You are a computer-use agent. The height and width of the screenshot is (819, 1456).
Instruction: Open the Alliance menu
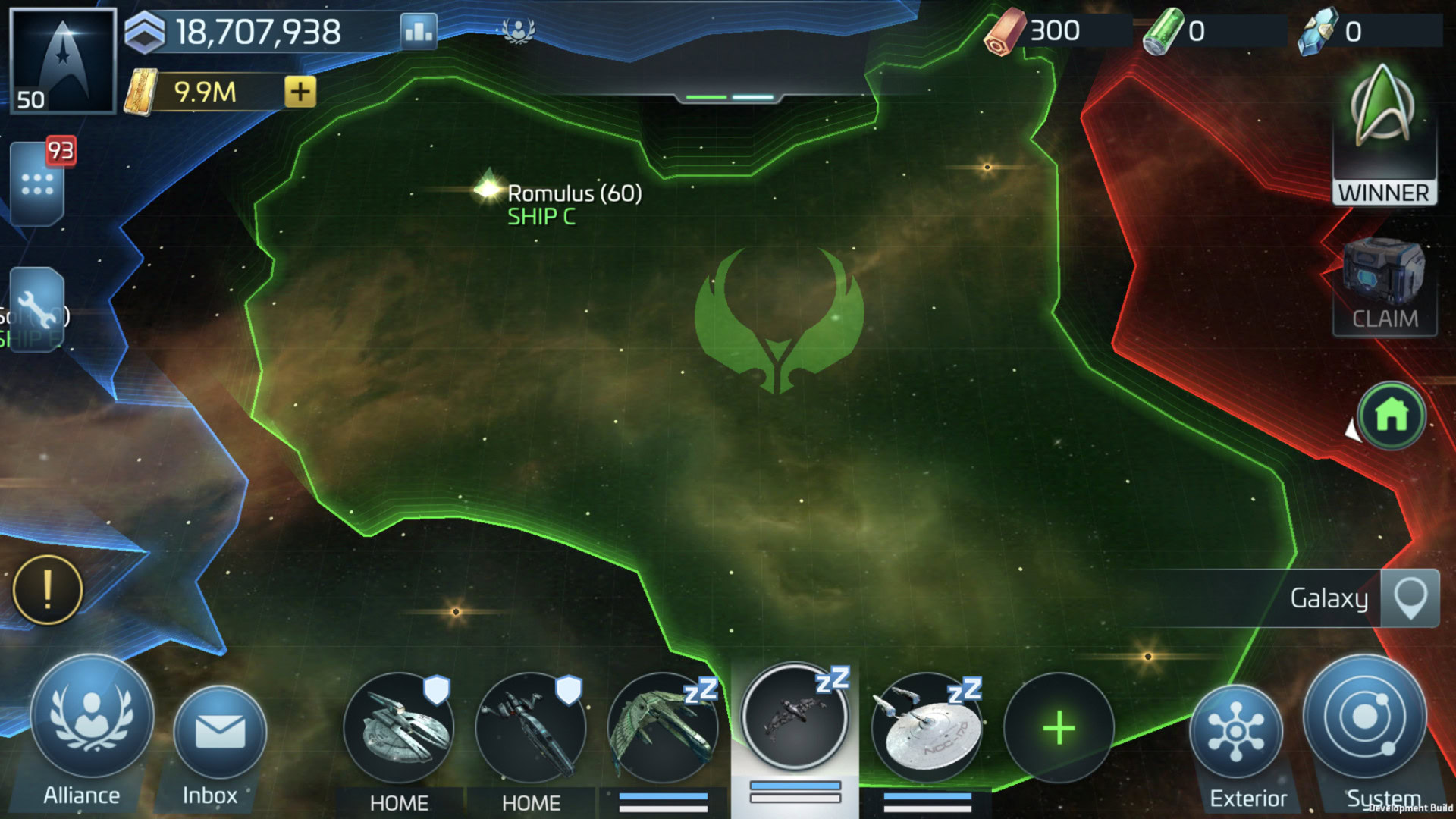pos(91,719)
